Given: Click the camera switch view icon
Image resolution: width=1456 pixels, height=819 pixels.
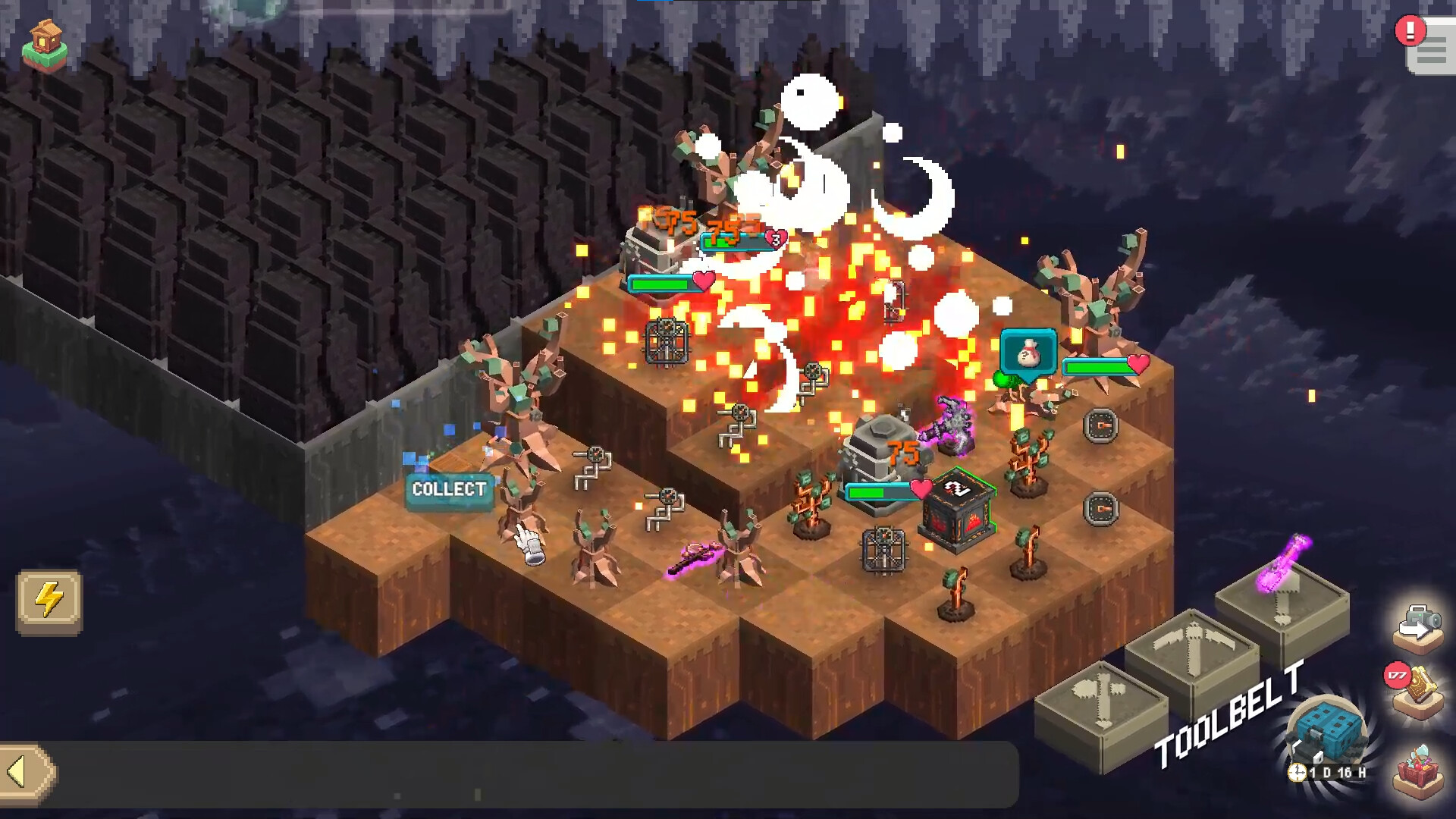Looking at the screenshot, I should point(1418,626).
